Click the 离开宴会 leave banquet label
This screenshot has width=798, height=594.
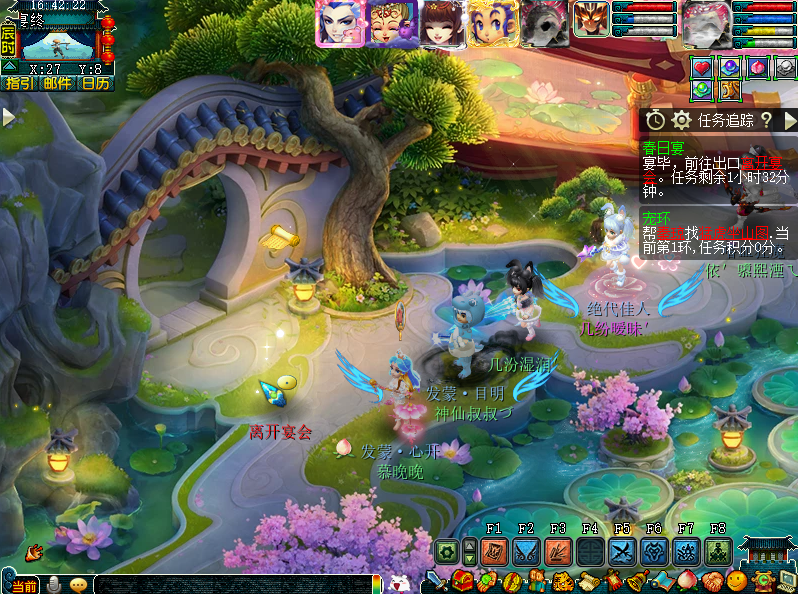(281, 432)
